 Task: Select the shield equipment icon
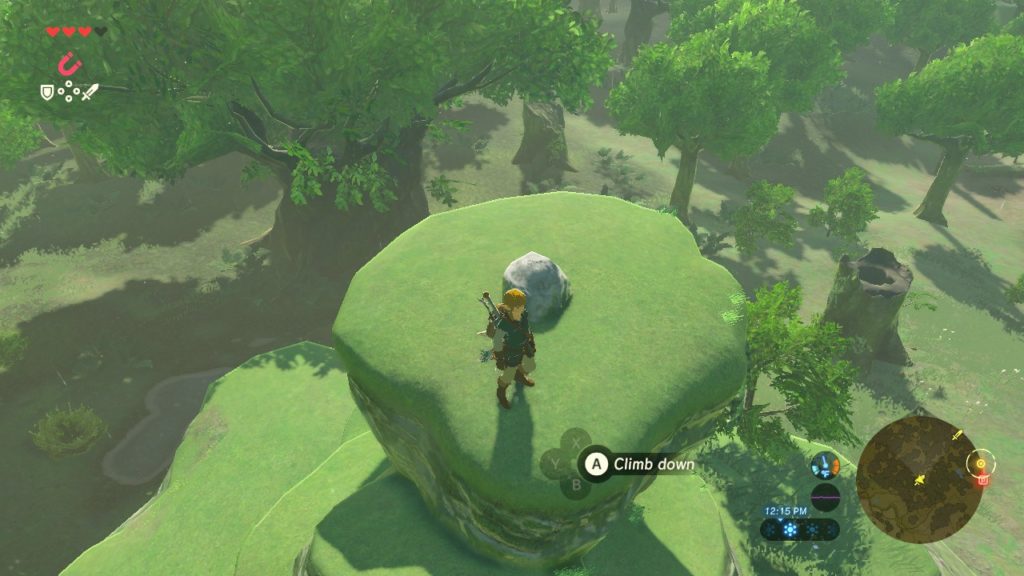point(46,92)
